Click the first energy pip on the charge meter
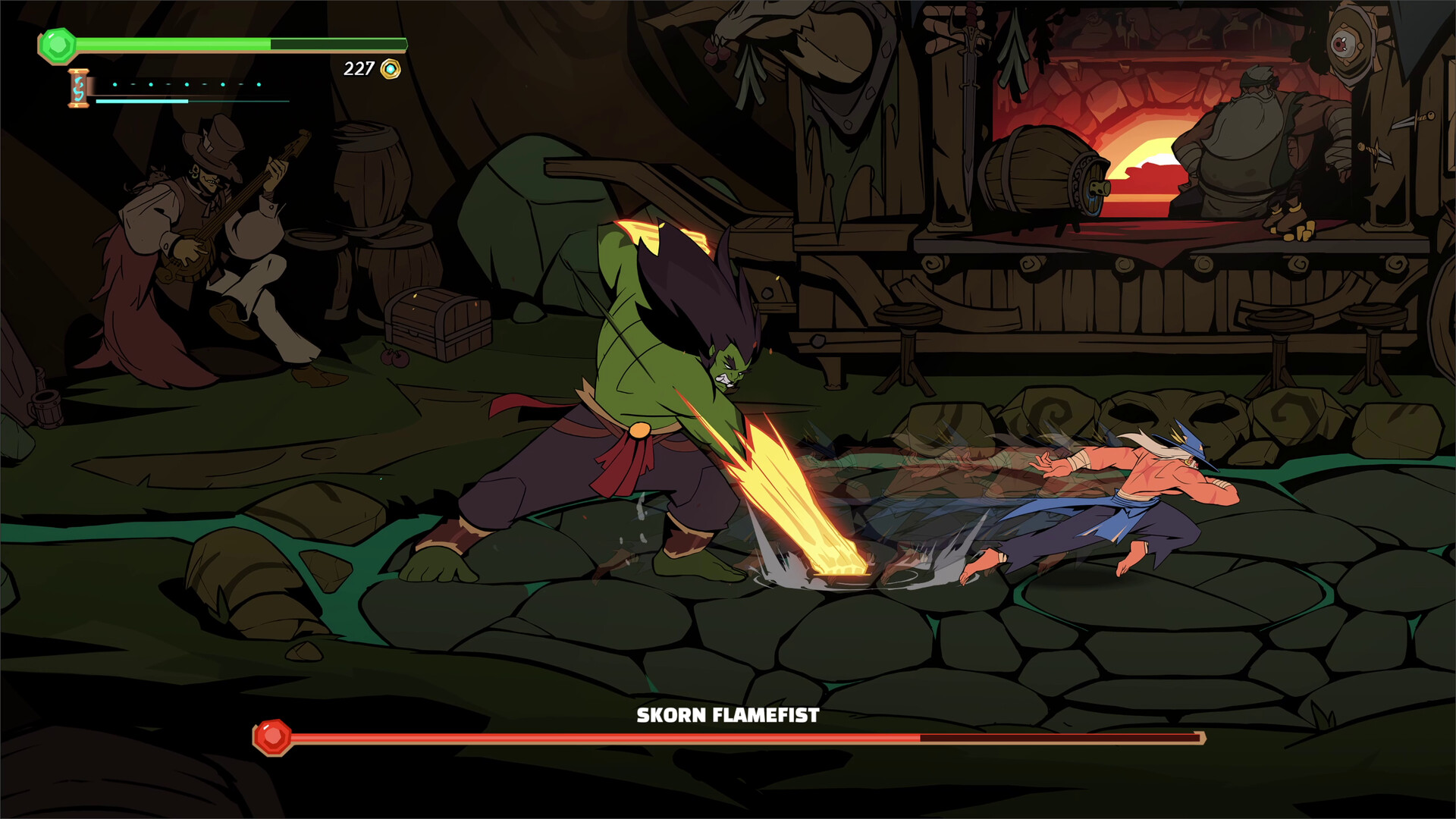The image size is (1456, 819). pos(115,84)
